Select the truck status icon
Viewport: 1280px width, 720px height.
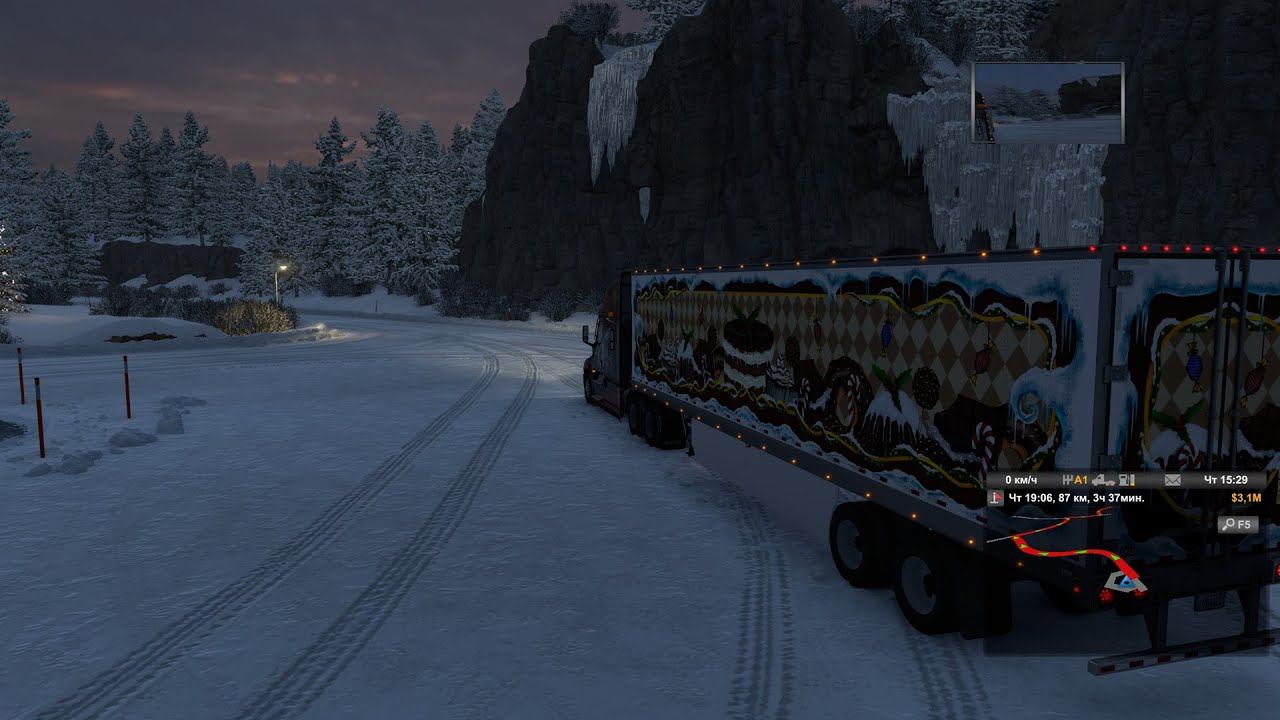click(1105, 480)
